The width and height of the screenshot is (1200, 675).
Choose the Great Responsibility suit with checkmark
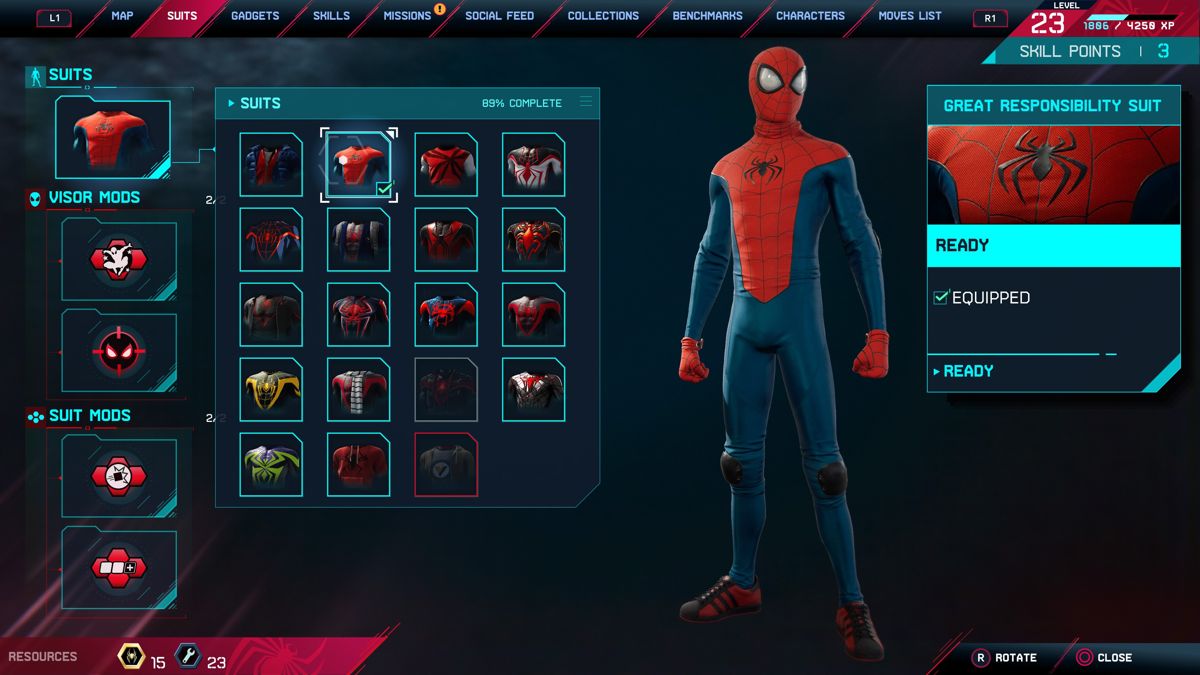click(358, 165)
